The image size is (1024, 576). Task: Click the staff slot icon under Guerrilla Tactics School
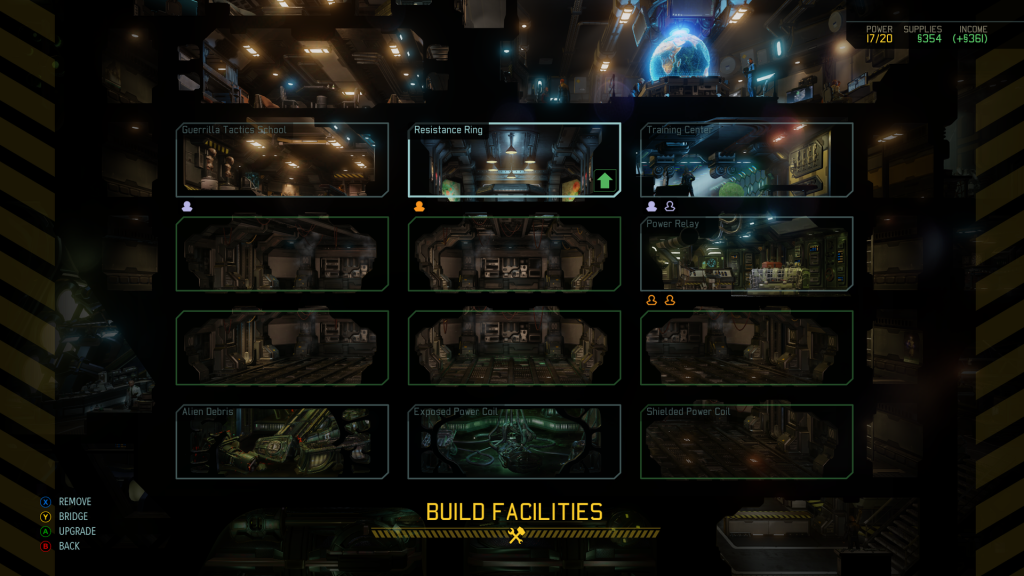pos(187,207)
